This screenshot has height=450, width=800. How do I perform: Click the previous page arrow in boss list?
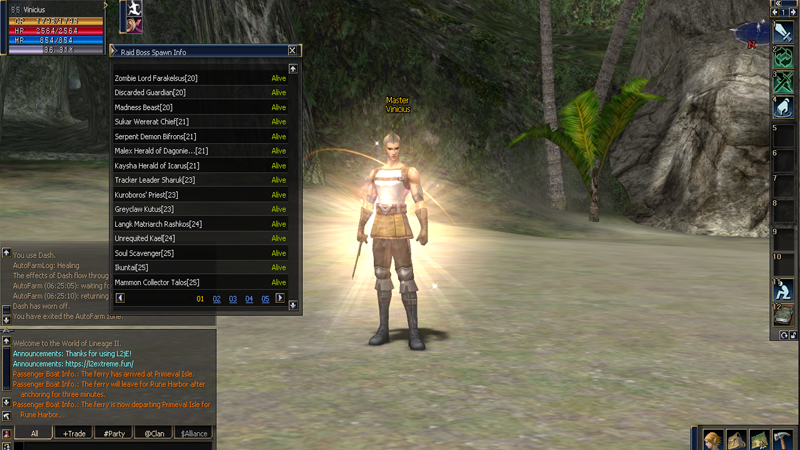(120, 298)
